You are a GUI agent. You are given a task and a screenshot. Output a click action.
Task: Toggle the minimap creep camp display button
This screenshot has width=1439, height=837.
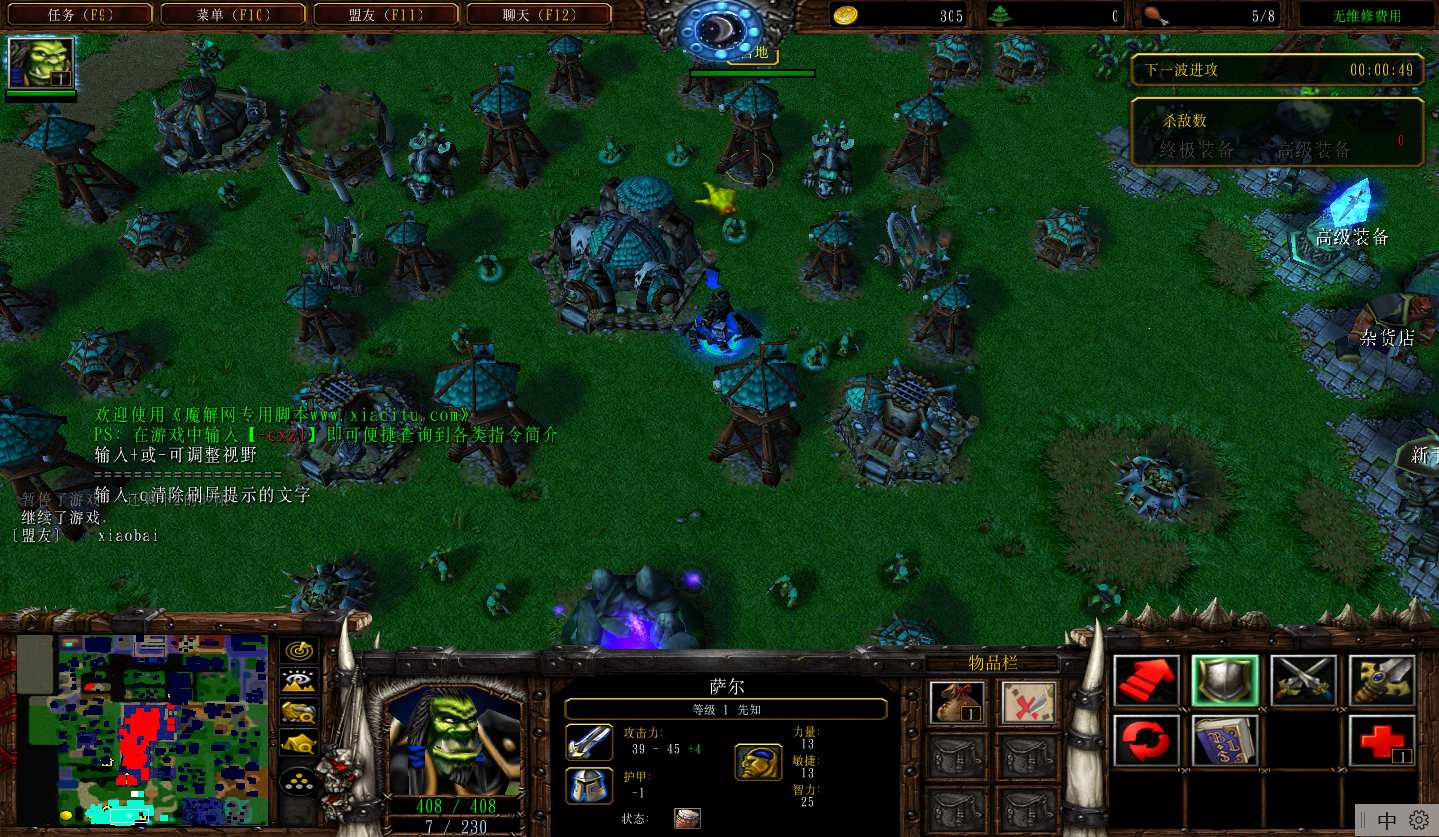(x=298, y=743)
